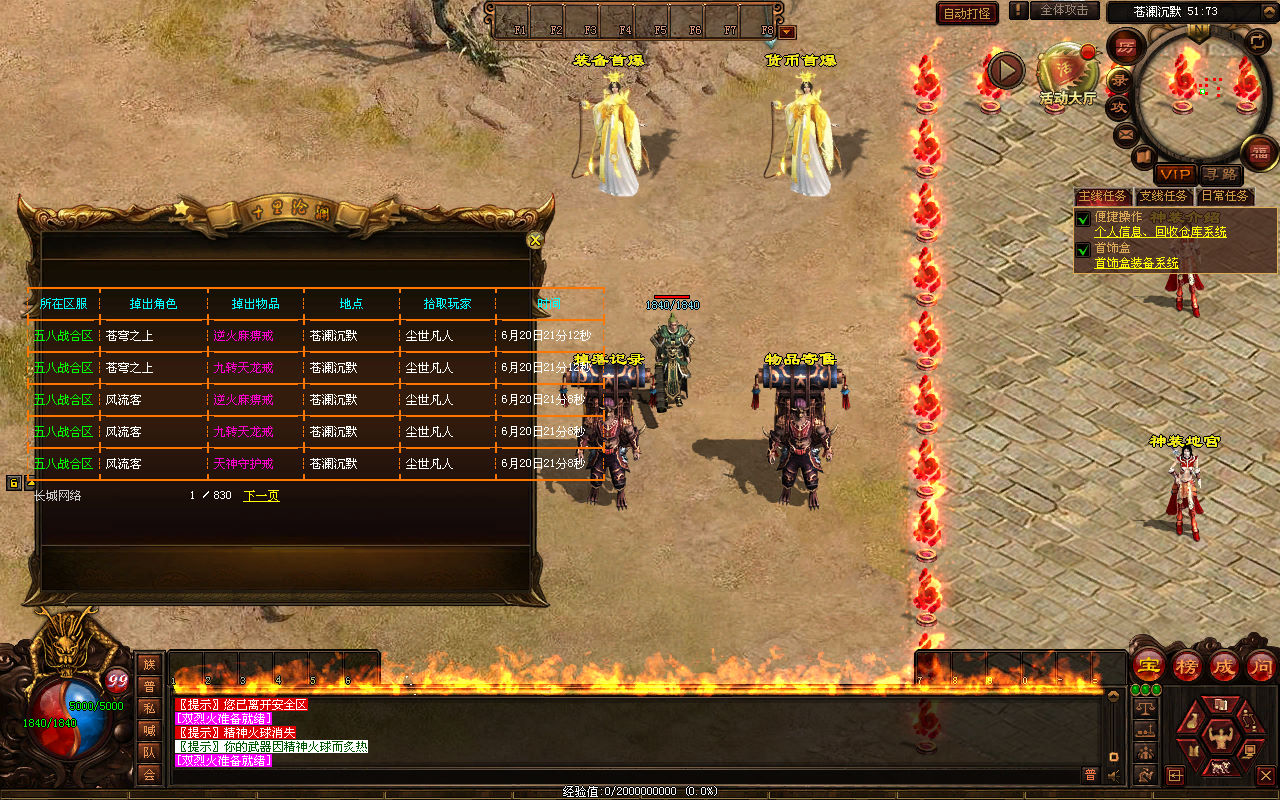Open the mail envelope icon by the minimap
Image resolution: width=1280 pixels, height=800 pixels.
pyautogui.click(x=1126, y=133)
